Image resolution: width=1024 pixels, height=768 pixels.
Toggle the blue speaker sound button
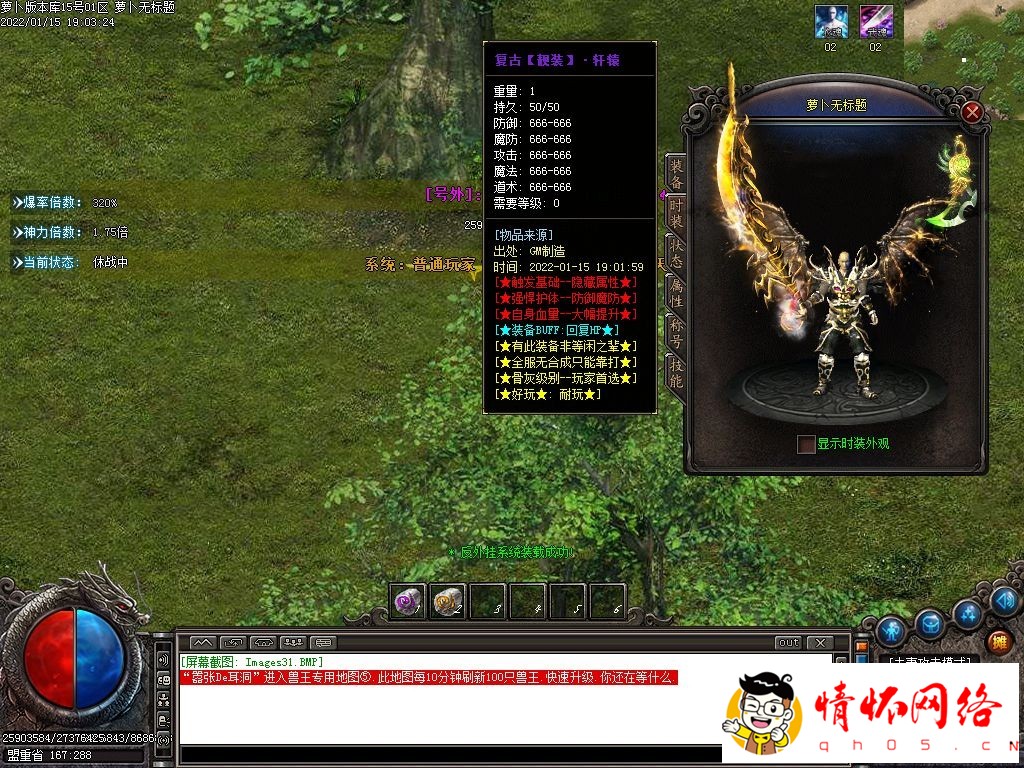(1005, 602)
